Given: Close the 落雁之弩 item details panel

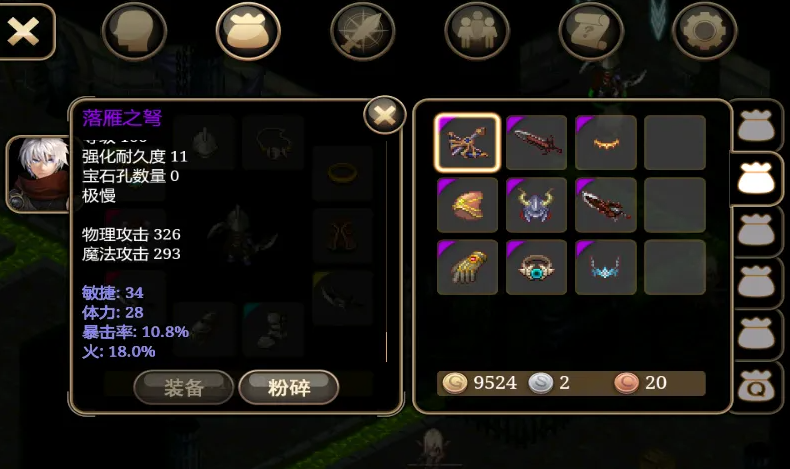Looking at the screenshot, I should 383,116.
